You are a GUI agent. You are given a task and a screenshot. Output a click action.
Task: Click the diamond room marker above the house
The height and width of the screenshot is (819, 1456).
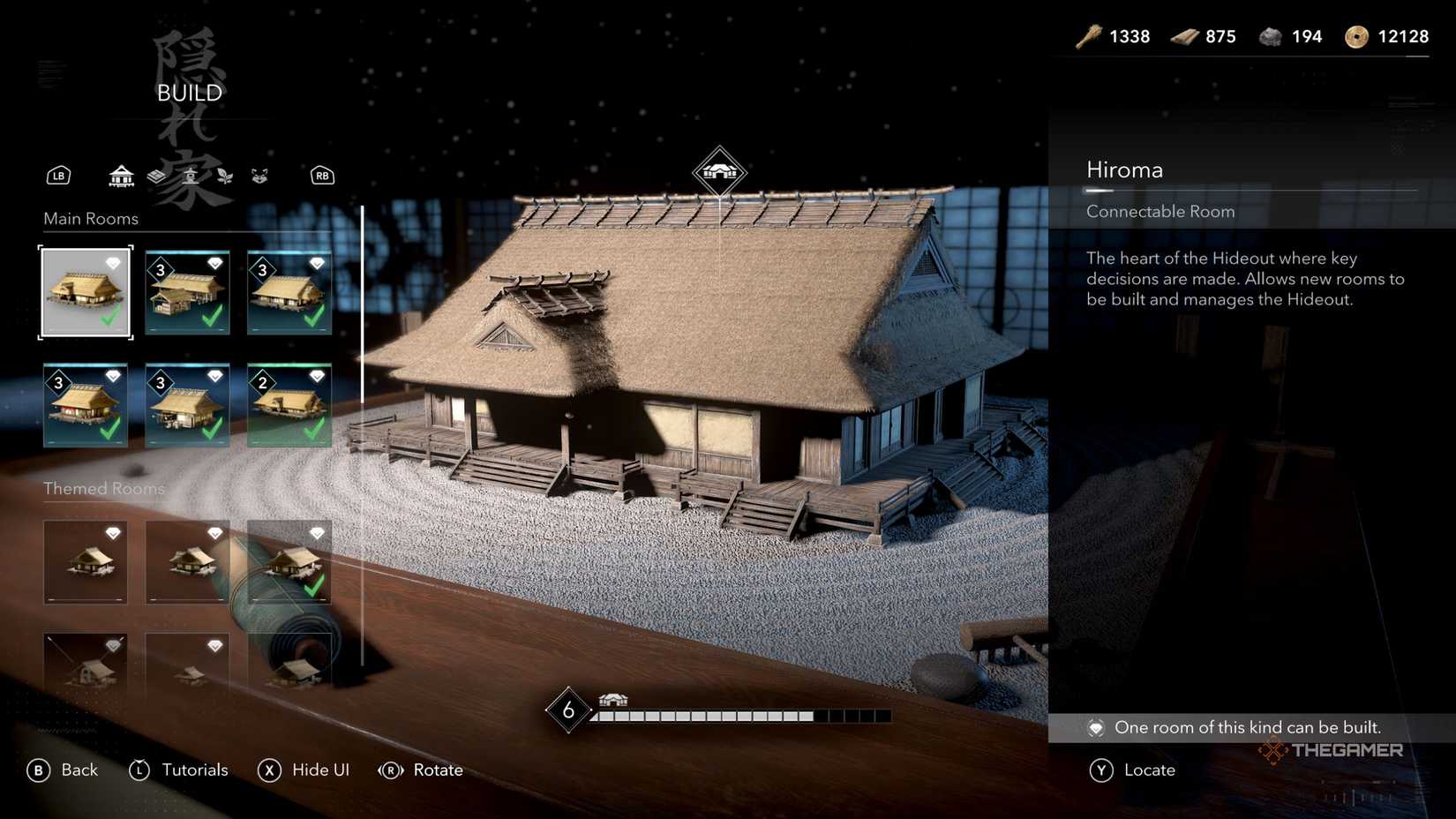719,169
